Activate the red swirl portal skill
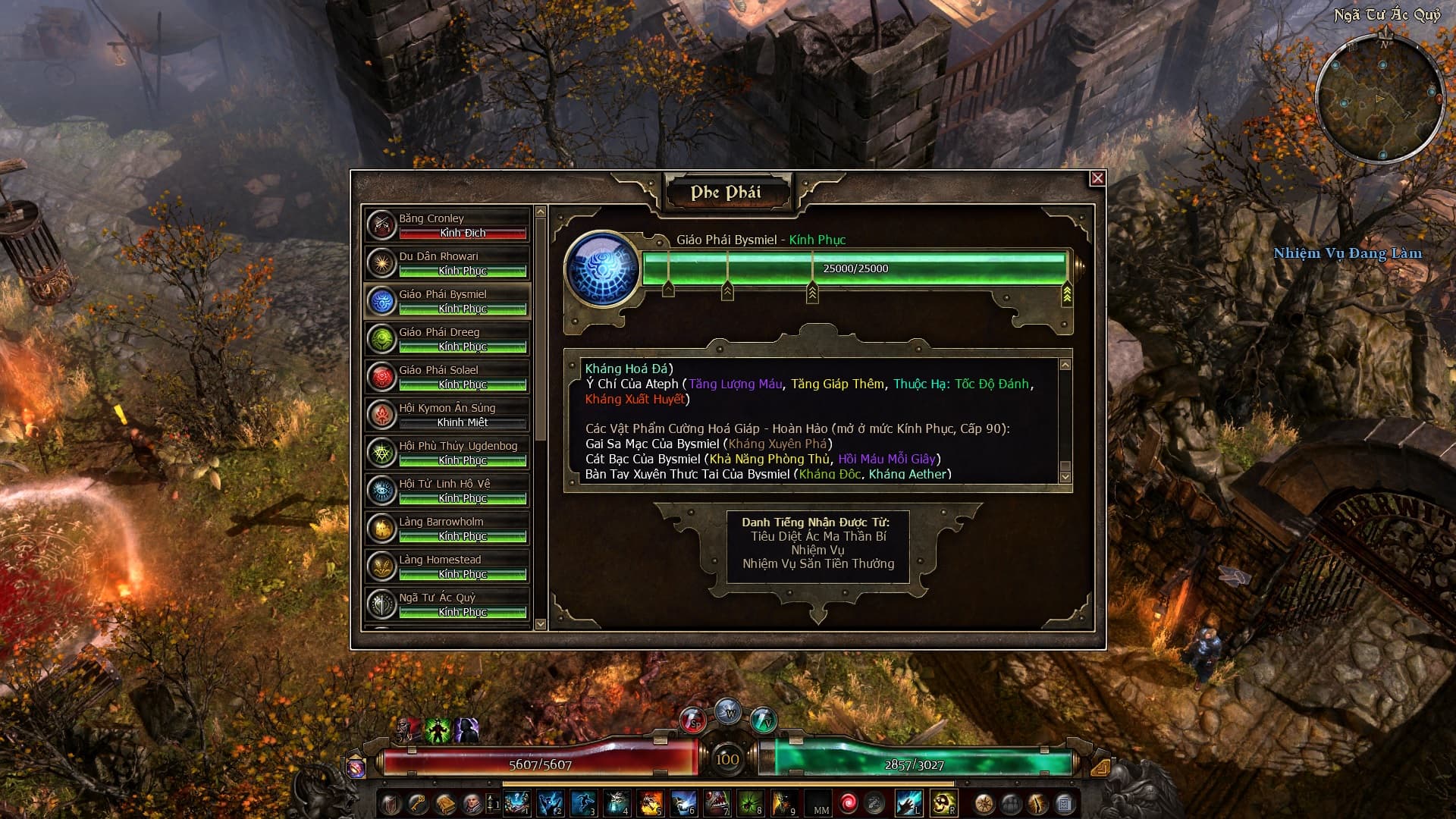 [848, 803]
